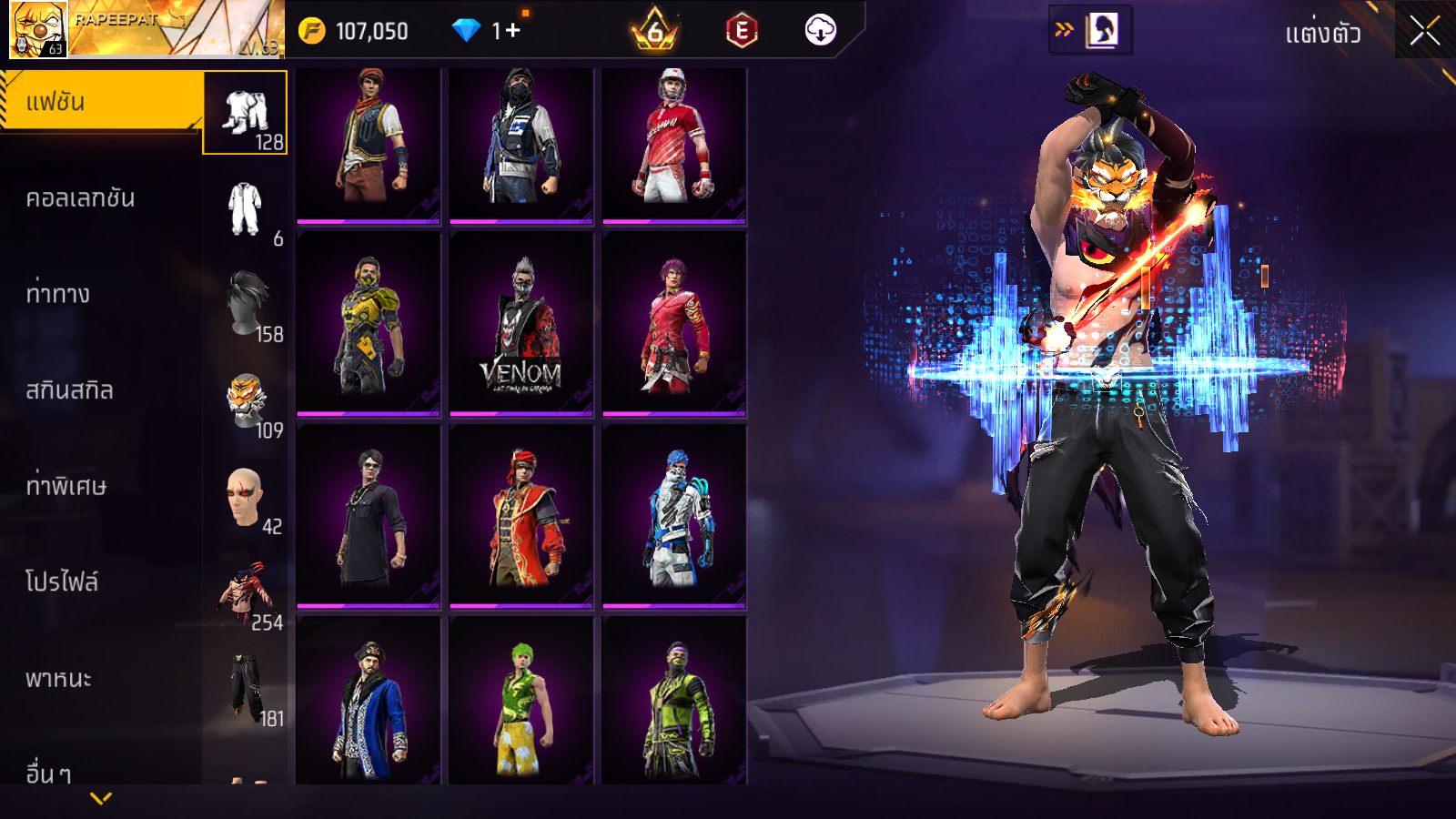Close the dress-up screen with X
1456x819 pixels.
click(x=1424, y=31)
